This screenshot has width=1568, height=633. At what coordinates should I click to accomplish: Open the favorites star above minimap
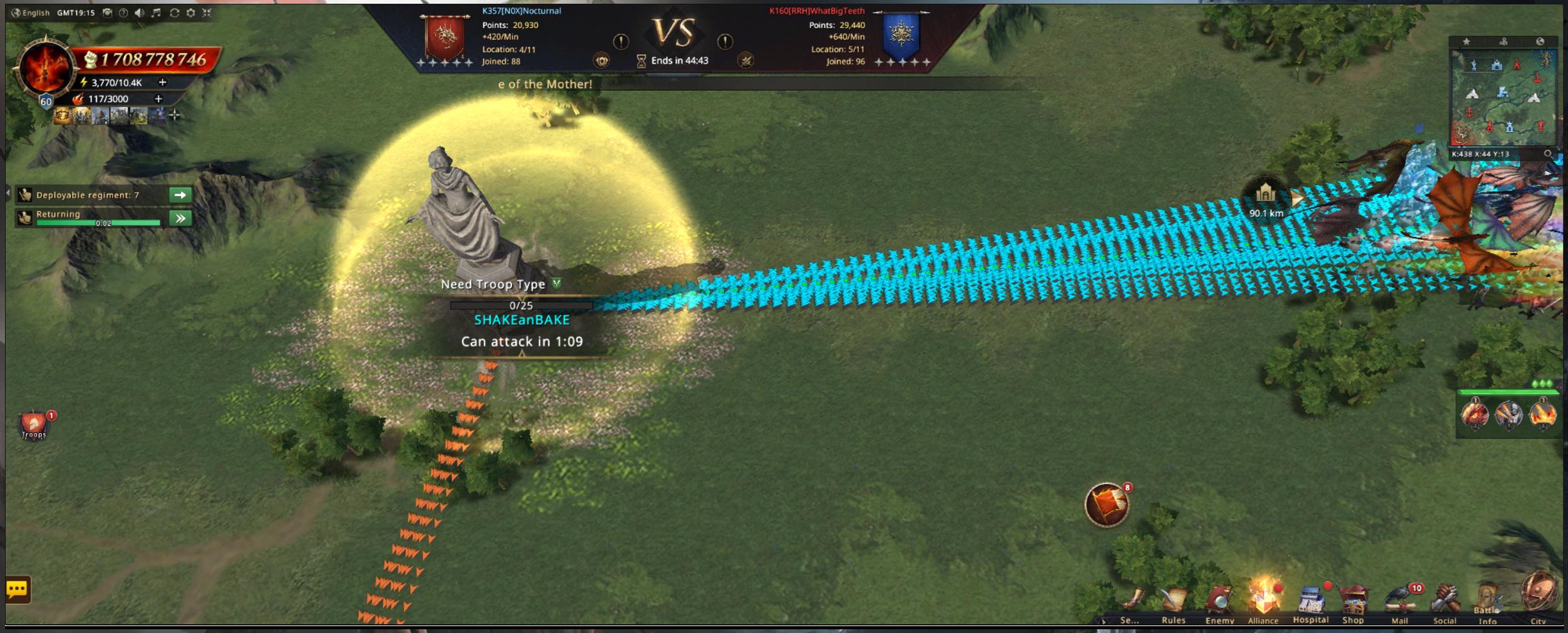(x=1467, y=42)
